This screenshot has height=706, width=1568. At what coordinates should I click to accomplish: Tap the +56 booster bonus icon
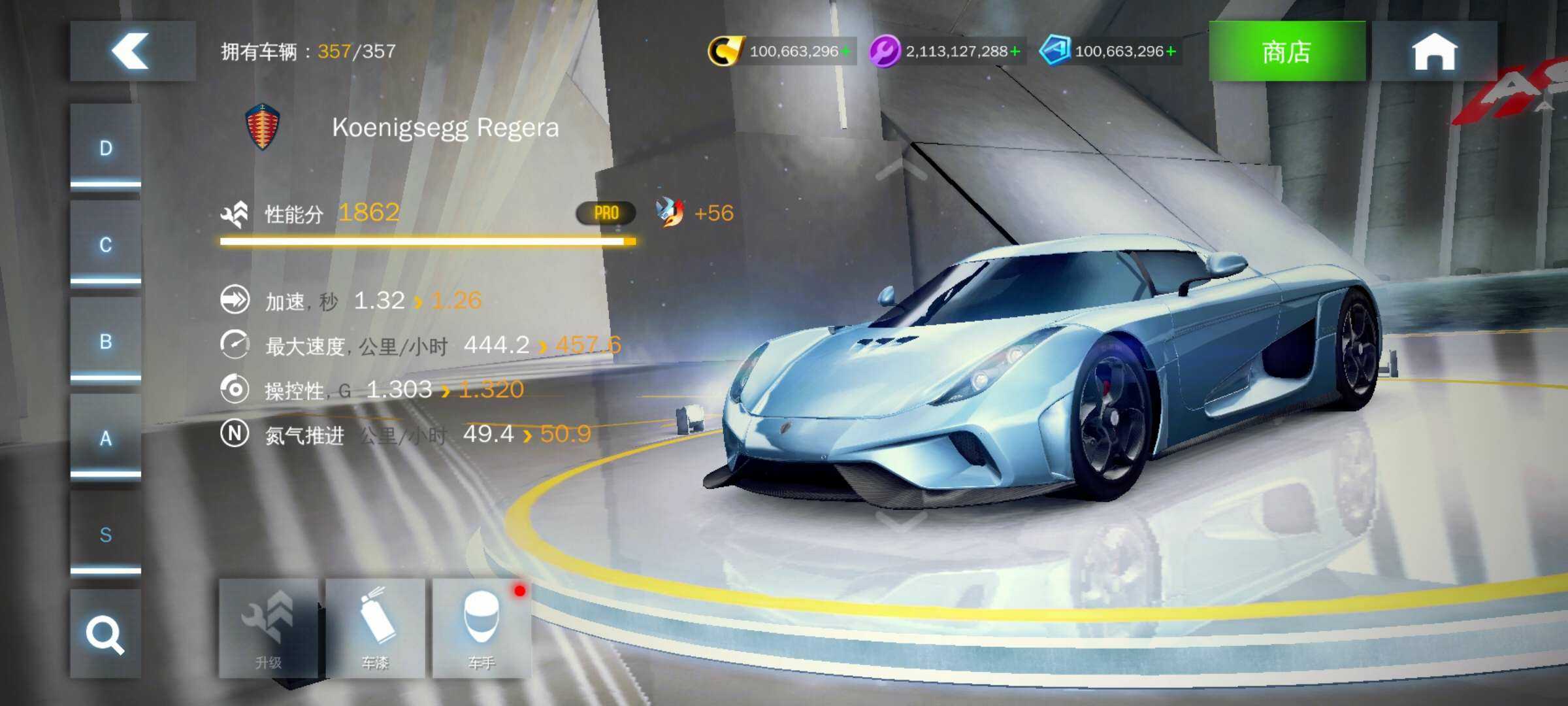point(670,212)
